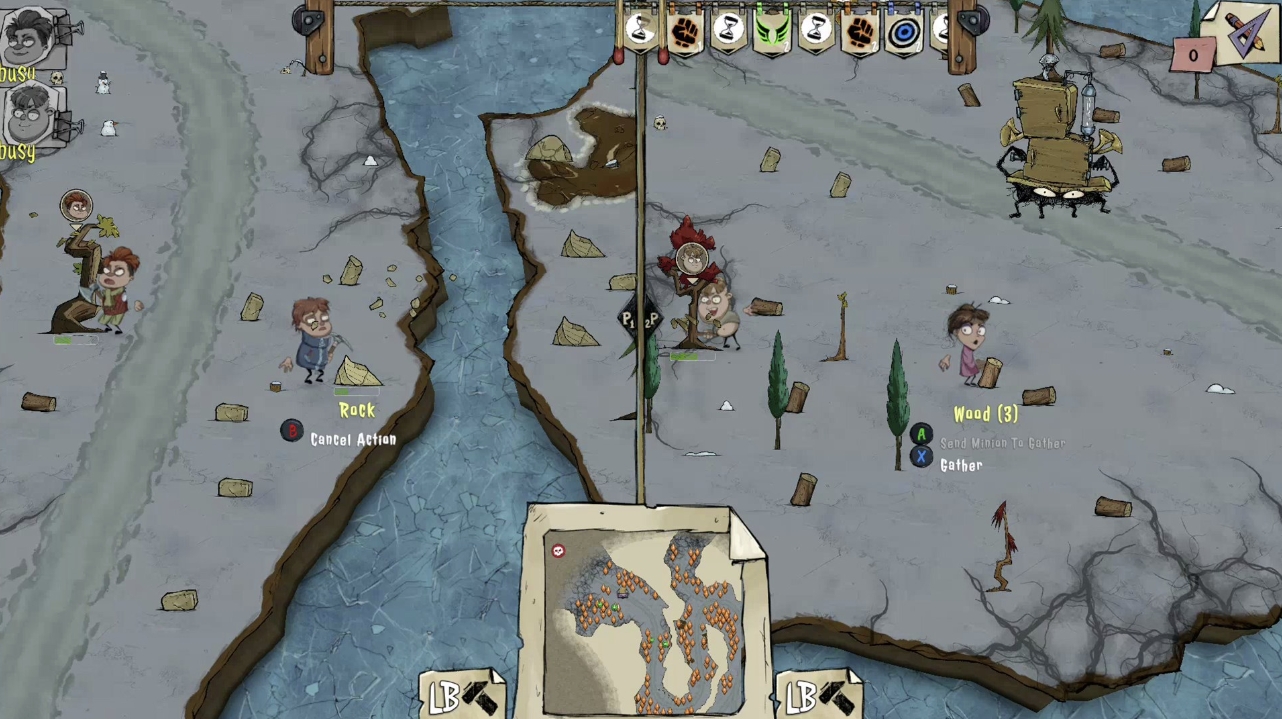Open the pencil and ruler blueprint icon
Image resolution: width=1282 pixels, height=719 pixels.
1241,31
